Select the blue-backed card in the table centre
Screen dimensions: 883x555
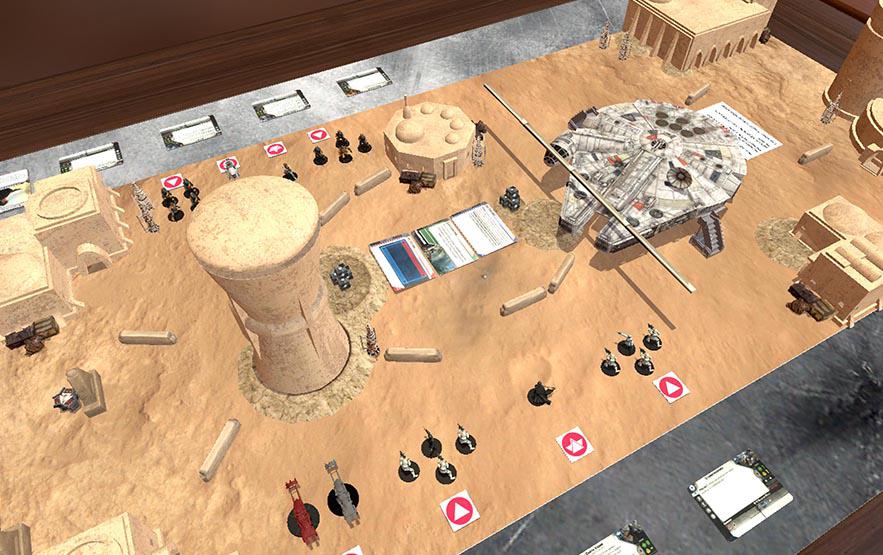tap(400, 262)
